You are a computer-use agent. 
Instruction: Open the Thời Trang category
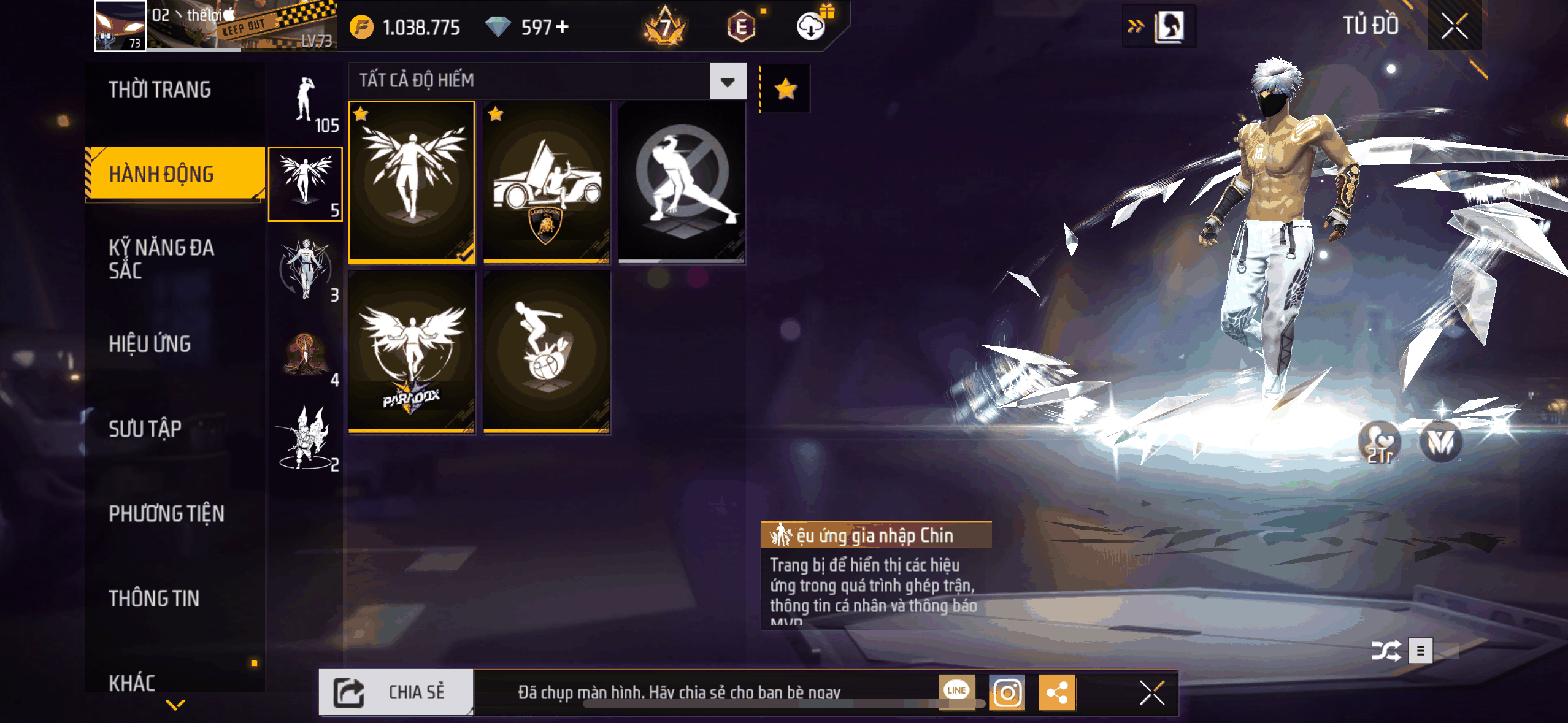coord(160,90)
